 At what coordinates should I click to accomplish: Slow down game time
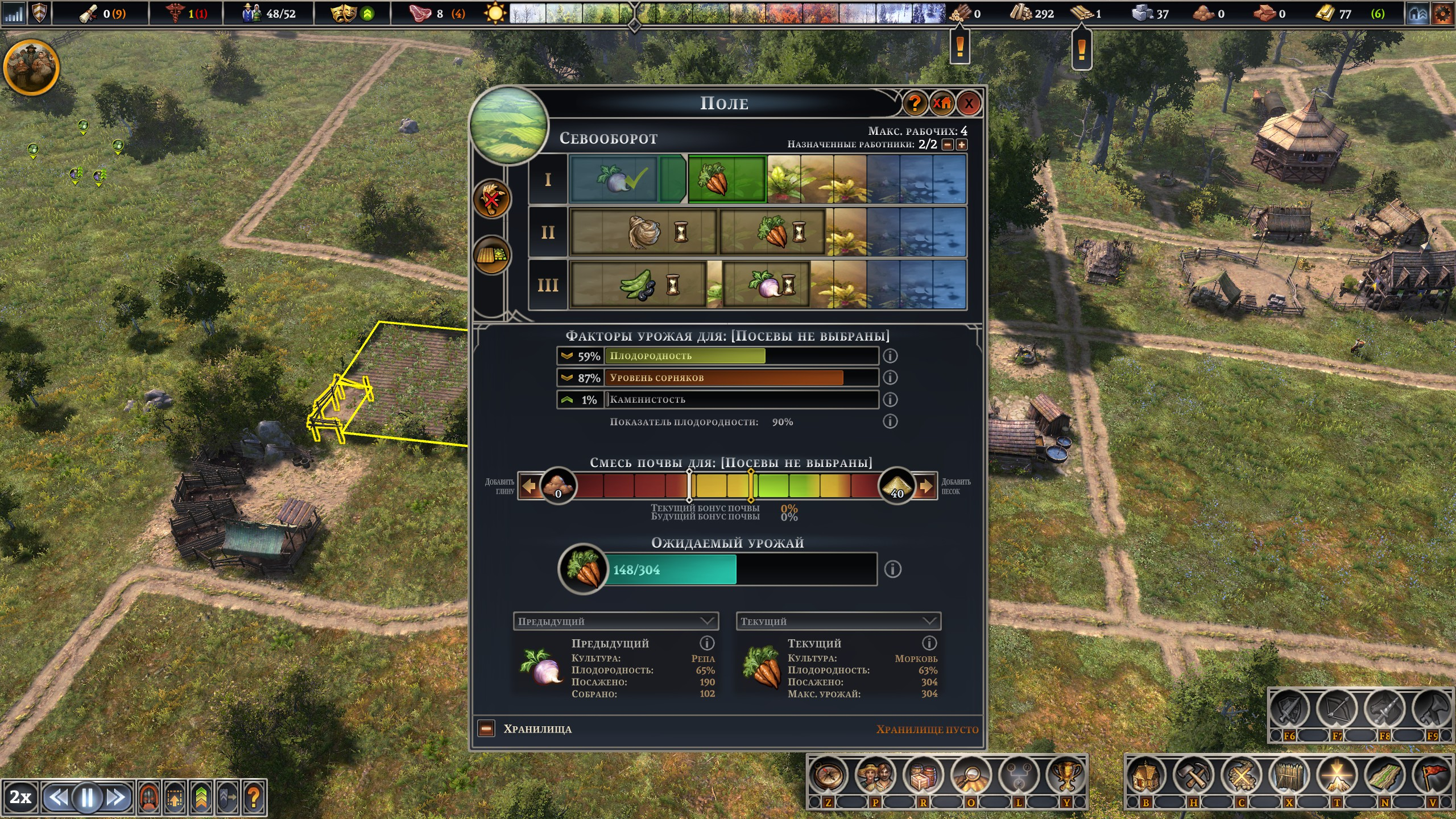click(57, 797)
